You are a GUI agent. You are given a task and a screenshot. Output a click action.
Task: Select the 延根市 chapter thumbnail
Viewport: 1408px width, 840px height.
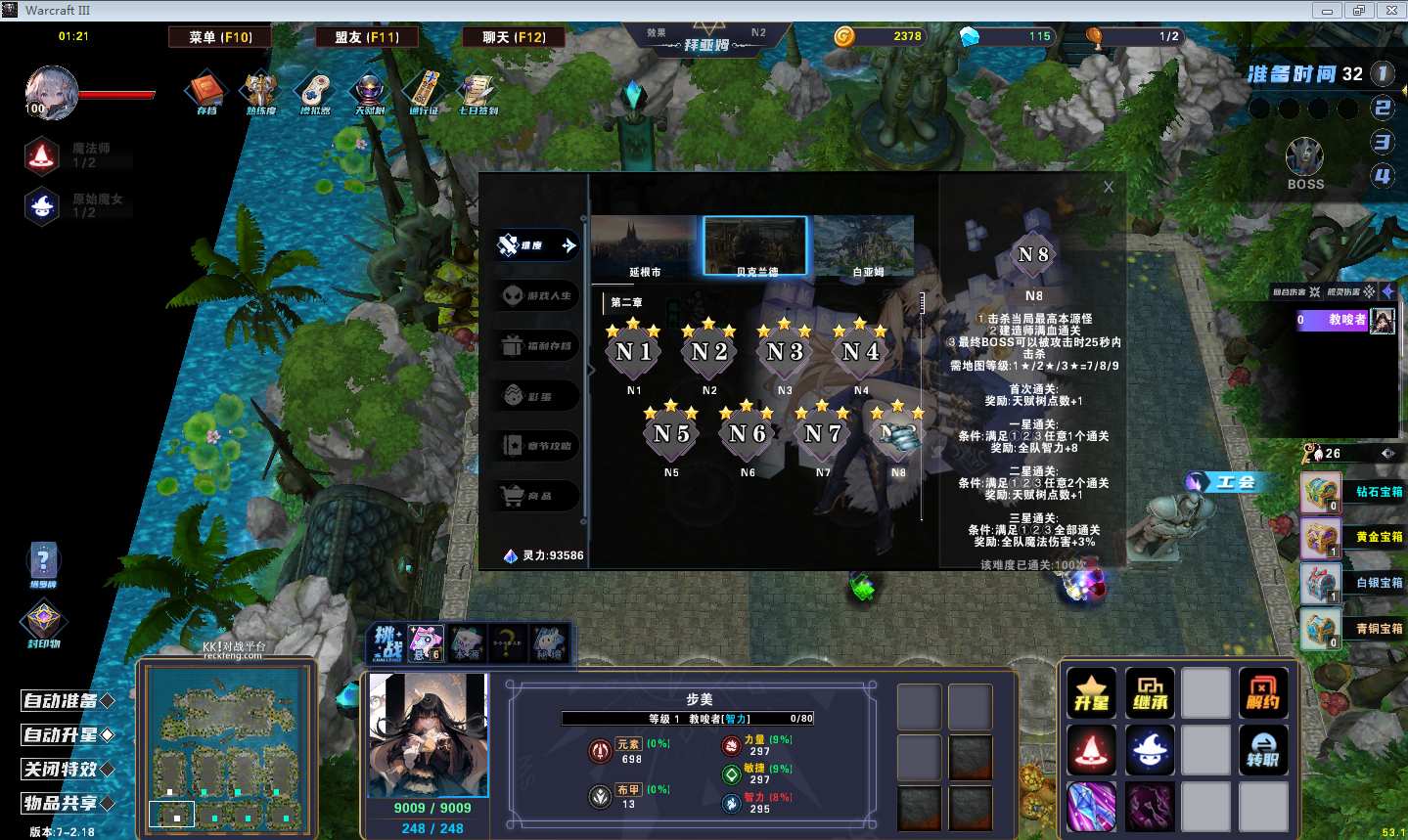(645, 246)
